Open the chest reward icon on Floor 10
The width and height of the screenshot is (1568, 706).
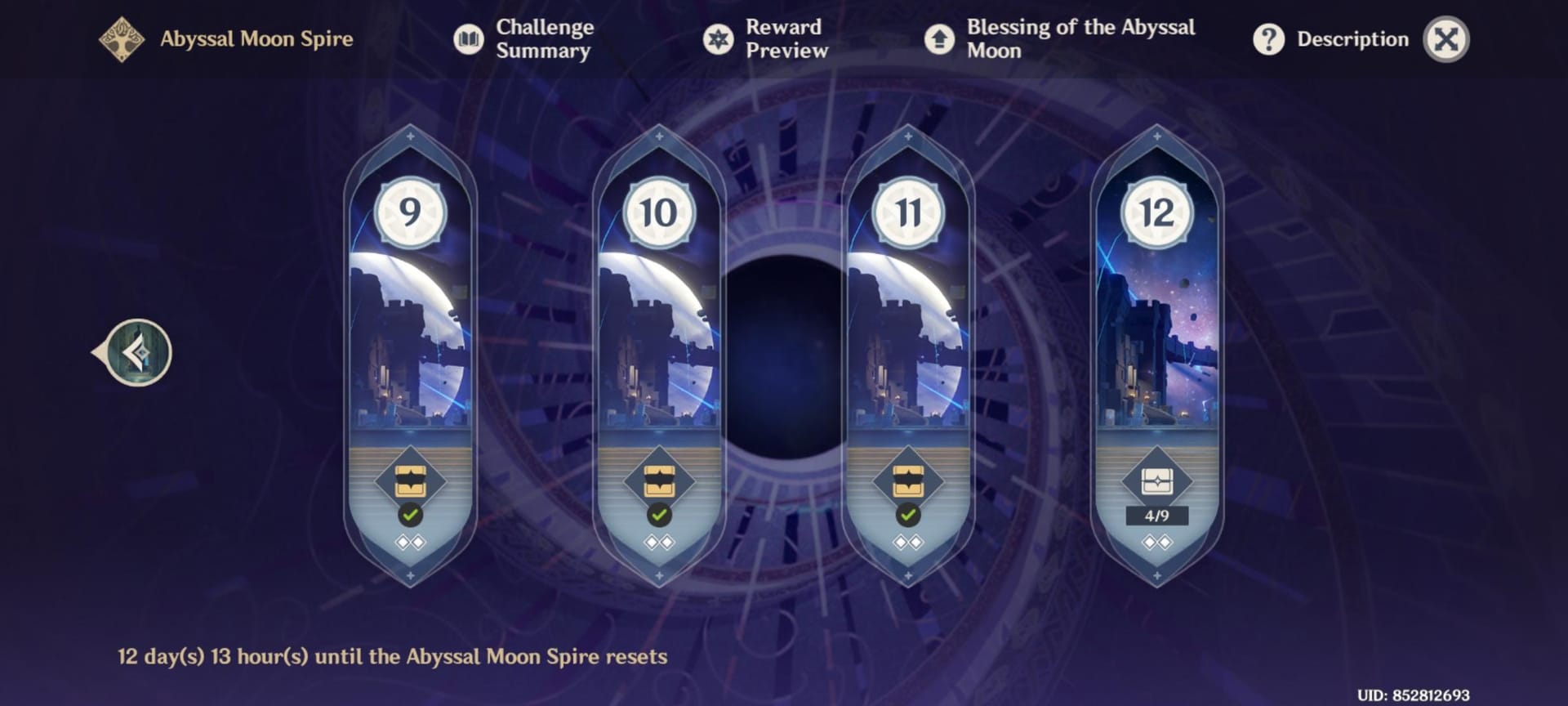click(658, 482)
